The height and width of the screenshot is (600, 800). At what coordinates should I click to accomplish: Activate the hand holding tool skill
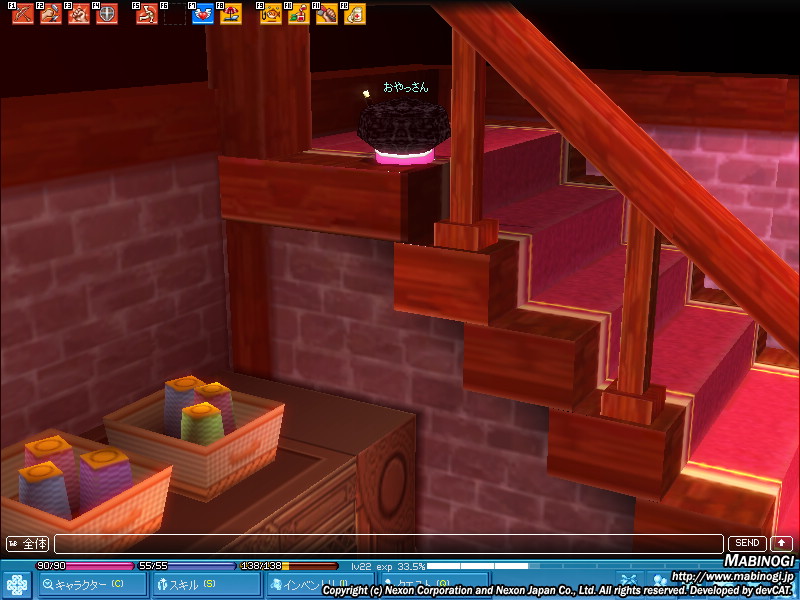[x=326, y=15]
